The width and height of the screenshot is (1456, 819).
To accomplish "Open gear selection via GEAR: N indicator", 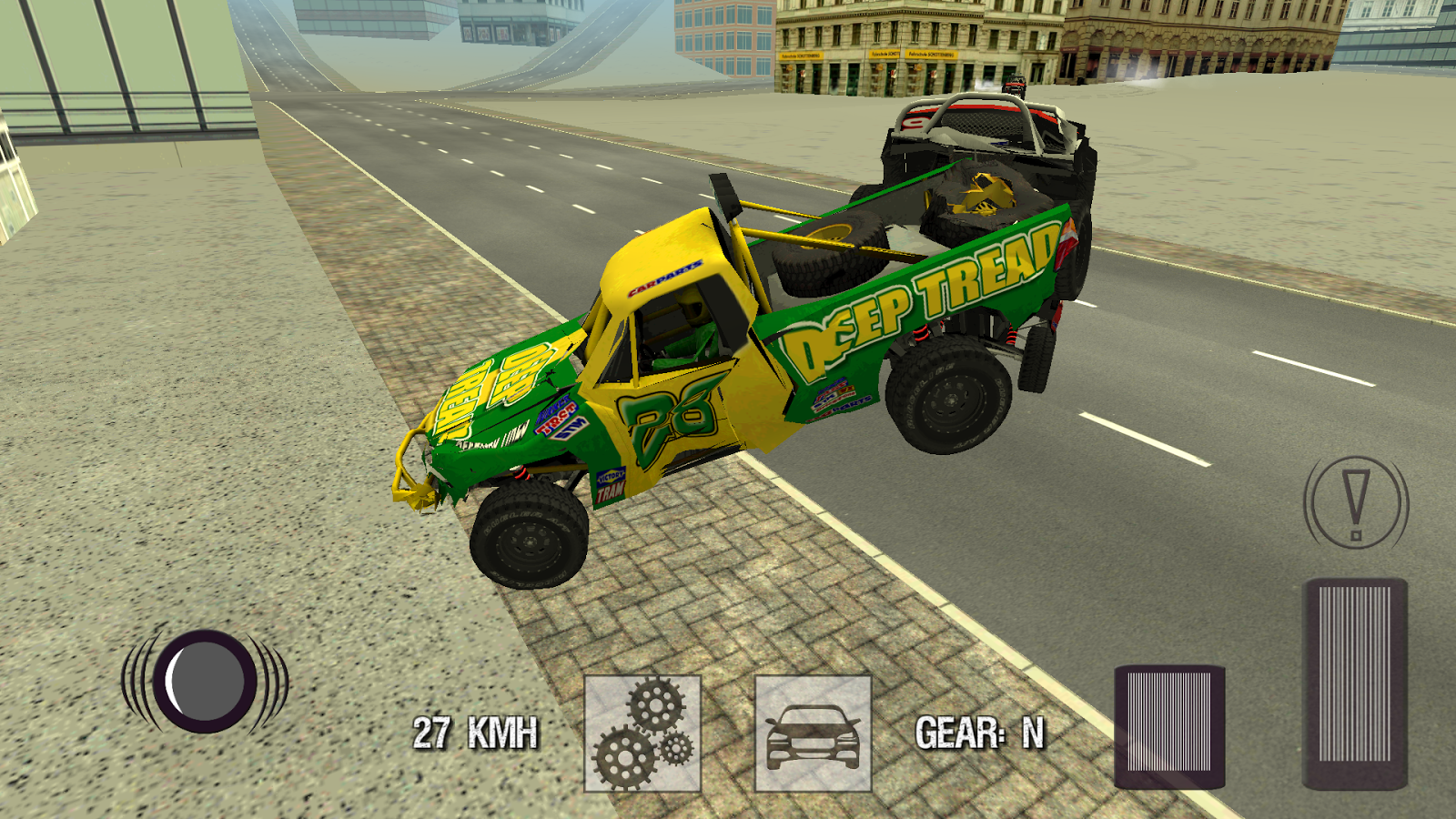I will [x=980, y=731].
